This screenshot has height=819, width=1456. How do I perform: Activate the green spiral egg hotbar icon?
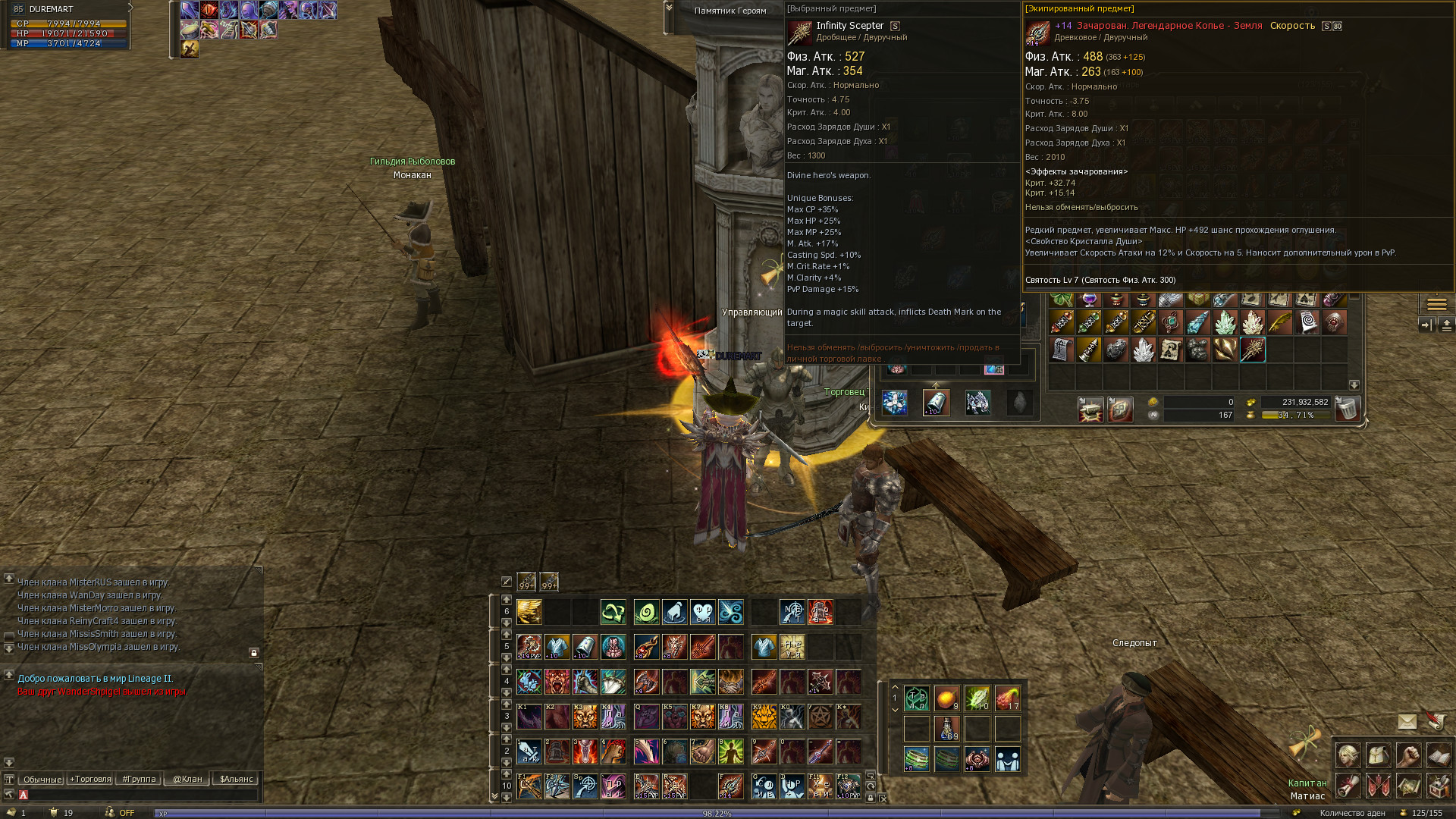[647, 611]
